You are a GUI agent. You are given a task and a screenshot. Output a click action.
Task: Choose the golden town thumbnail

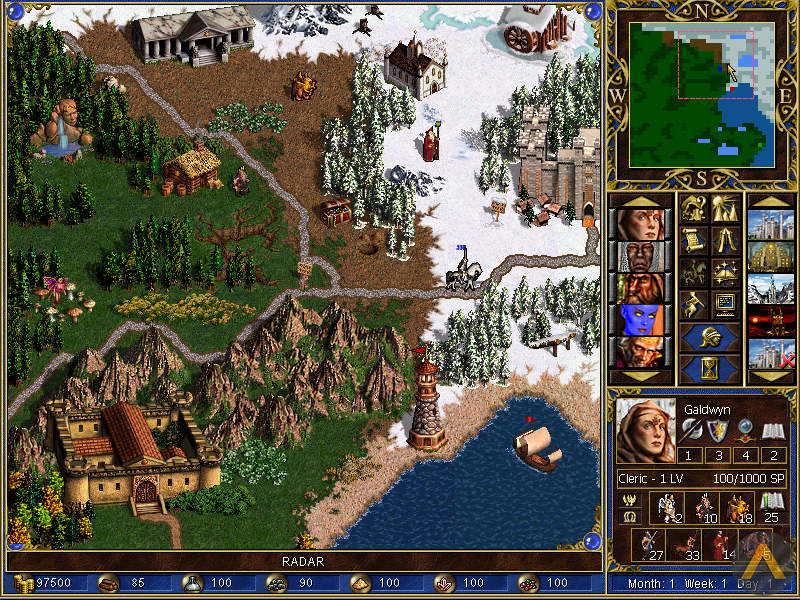[x=771, y=258]
